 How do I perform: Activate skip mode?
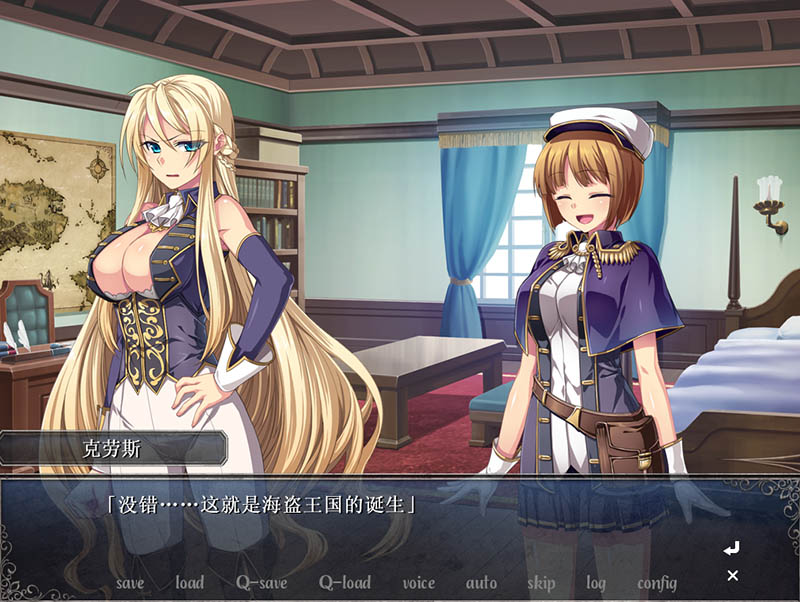541,583
